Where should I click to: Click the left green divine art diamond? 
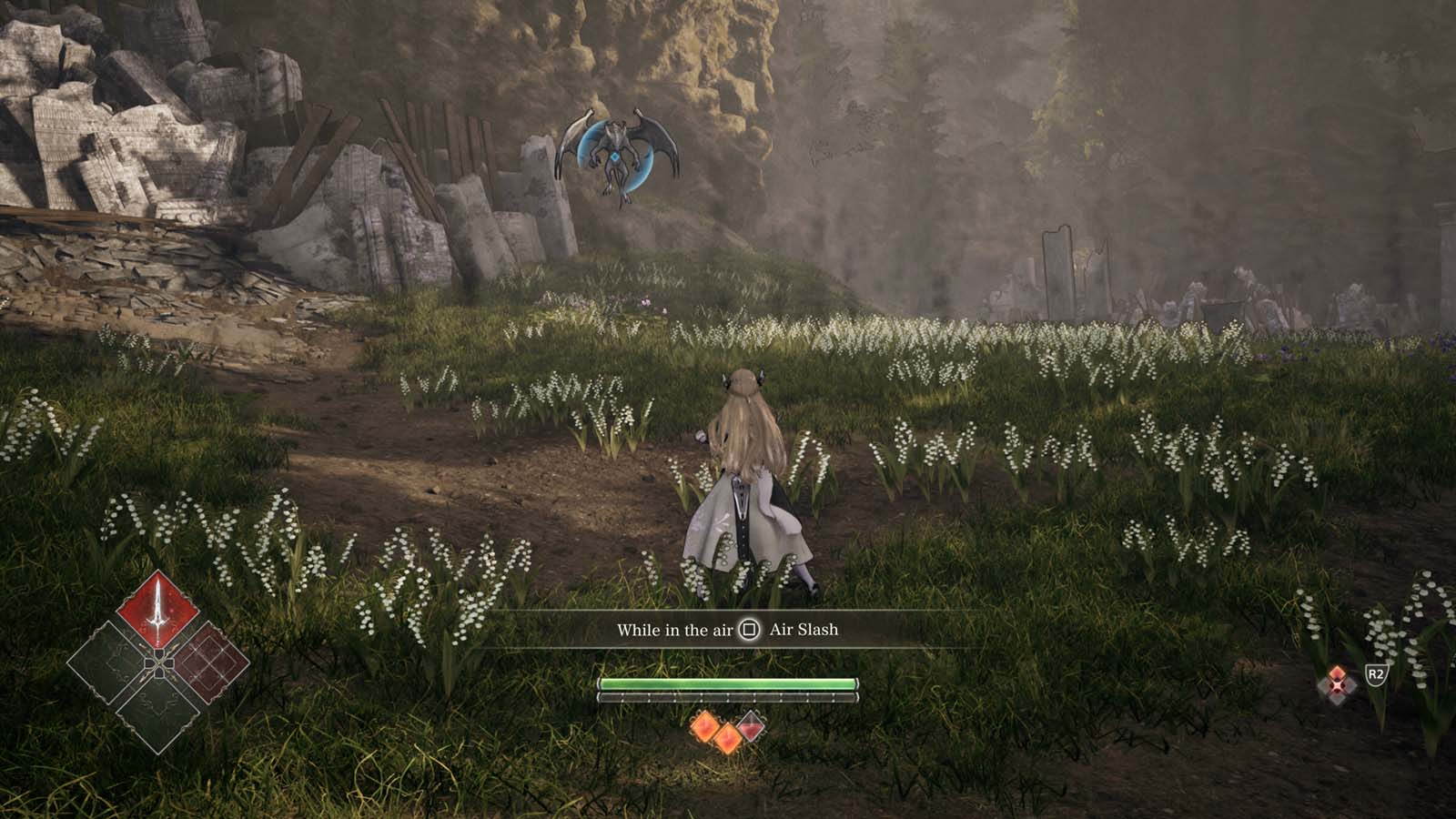click(x=107, y=662)
